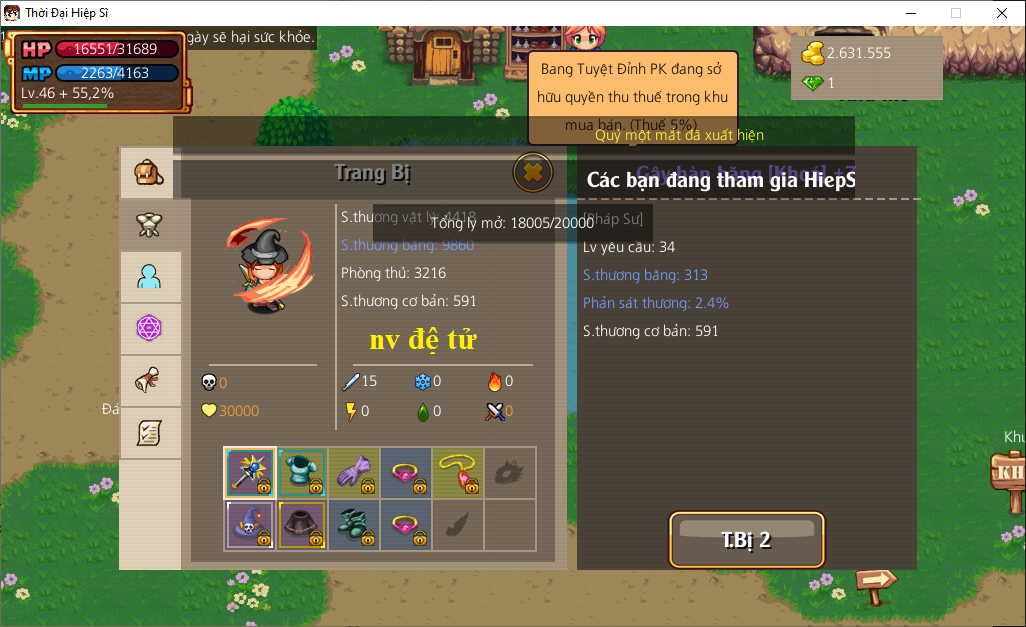Select the skull witch hat slot

(x=250, y=525)
